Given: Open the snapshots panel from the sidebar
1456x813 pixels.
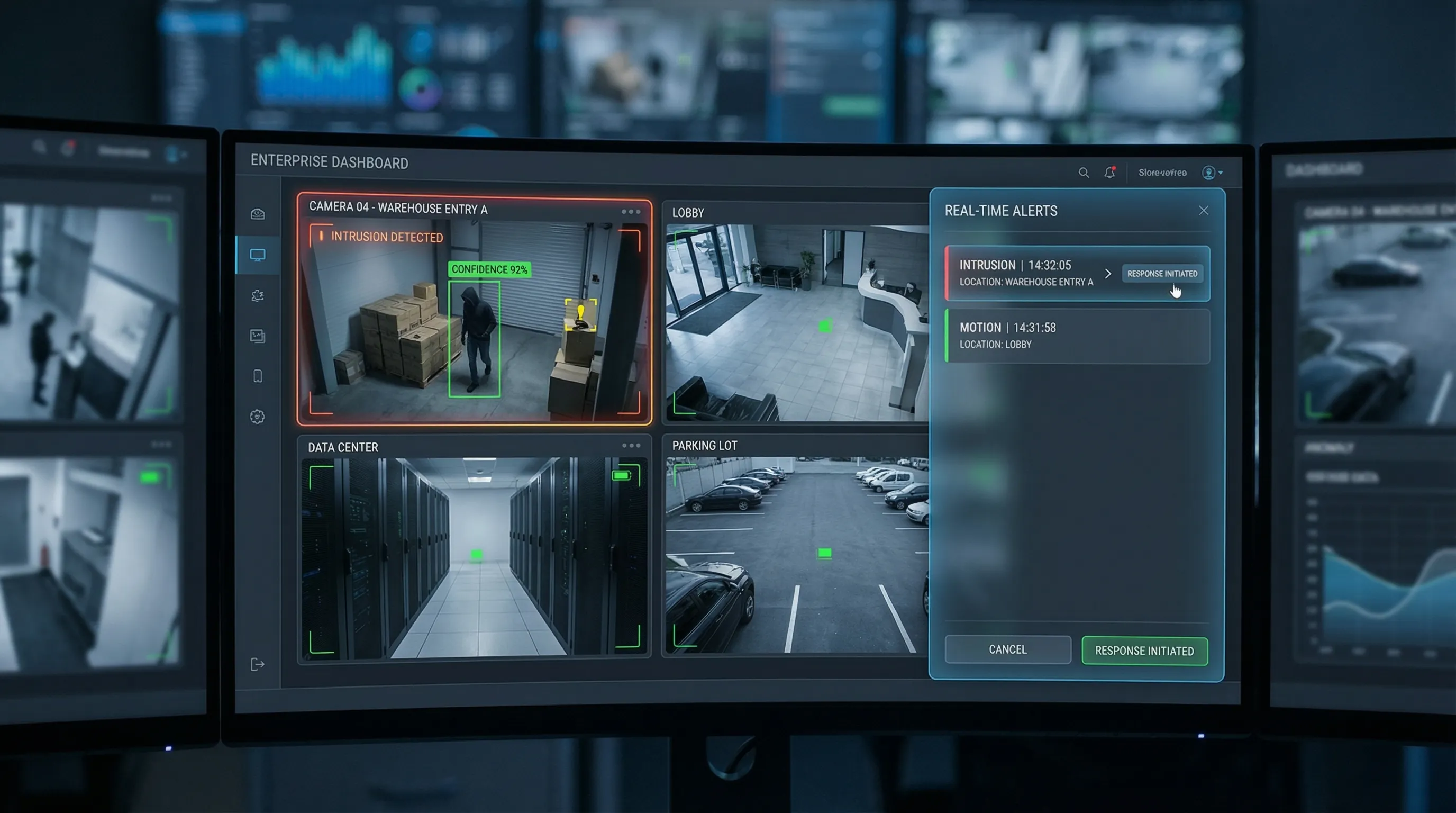Looking at the screenshot, I should pyautogui.click(x=258, y=335).
